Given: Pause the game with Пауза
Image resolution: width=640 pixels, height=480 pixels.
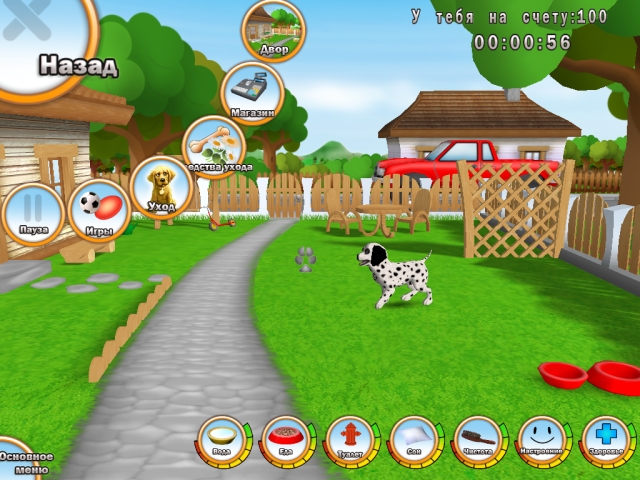Looking at the screenshot, I should pyautogui.click(x=33, y=212).
